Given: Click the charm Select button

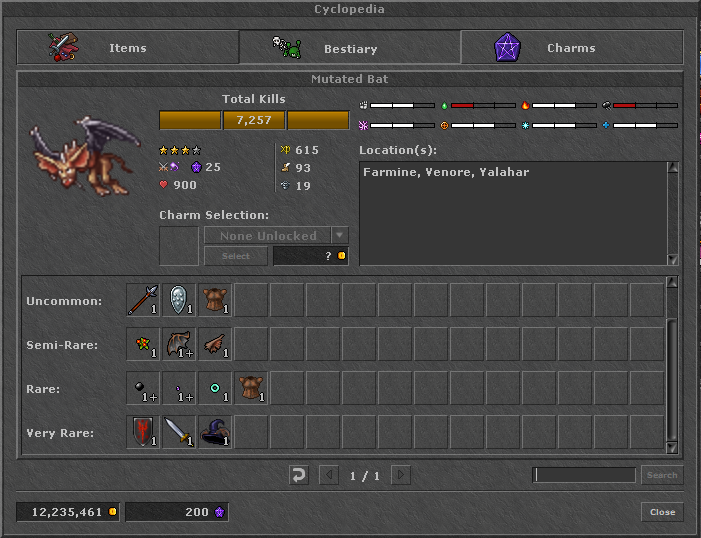Looking at the screenshot, I should click(x=236, y=256).
